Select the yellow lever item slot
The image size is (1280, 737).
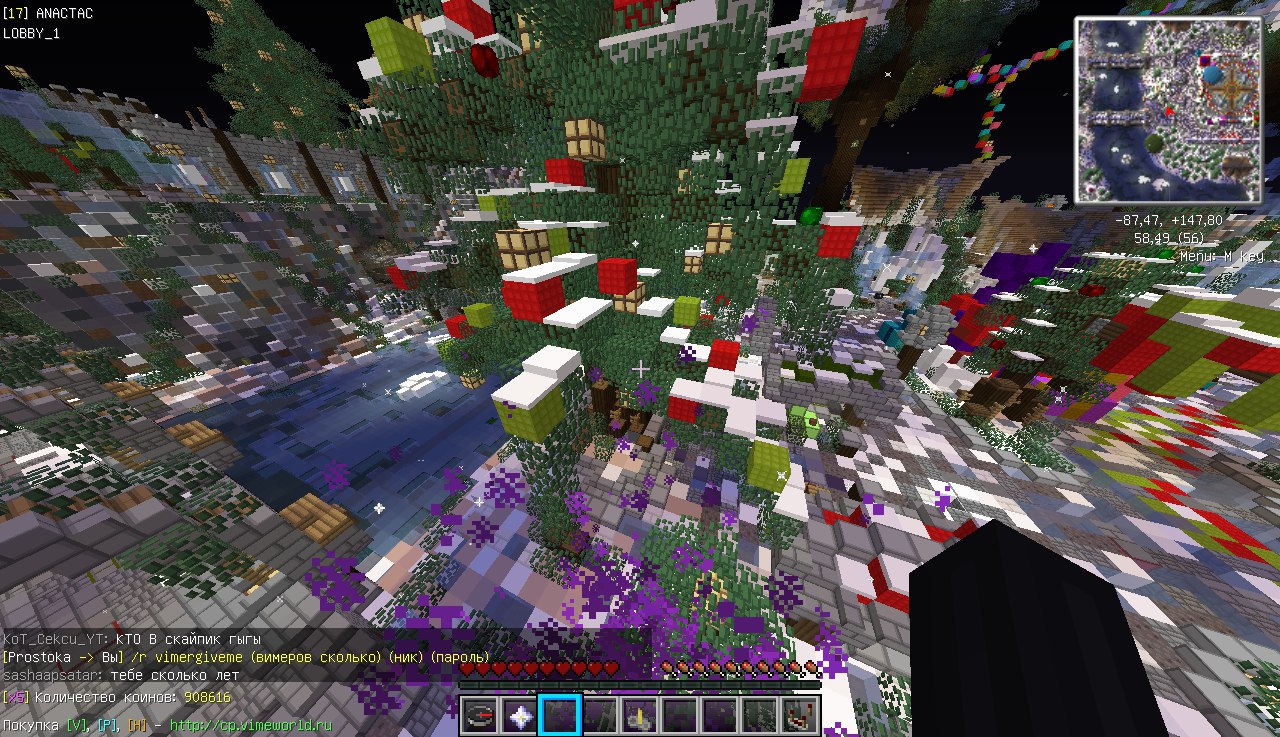[x=640, y=716]
